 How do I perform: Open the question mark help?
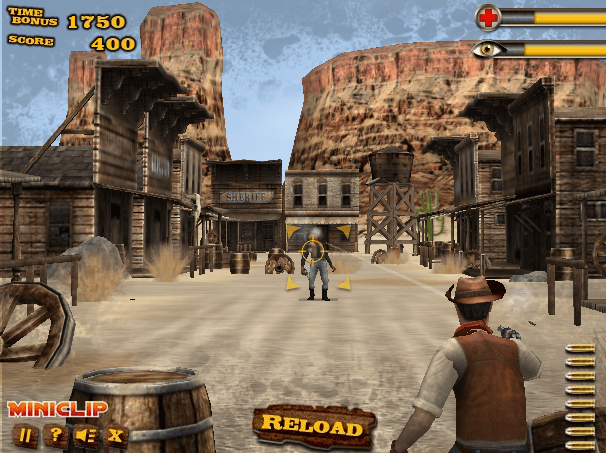point(55,435)
